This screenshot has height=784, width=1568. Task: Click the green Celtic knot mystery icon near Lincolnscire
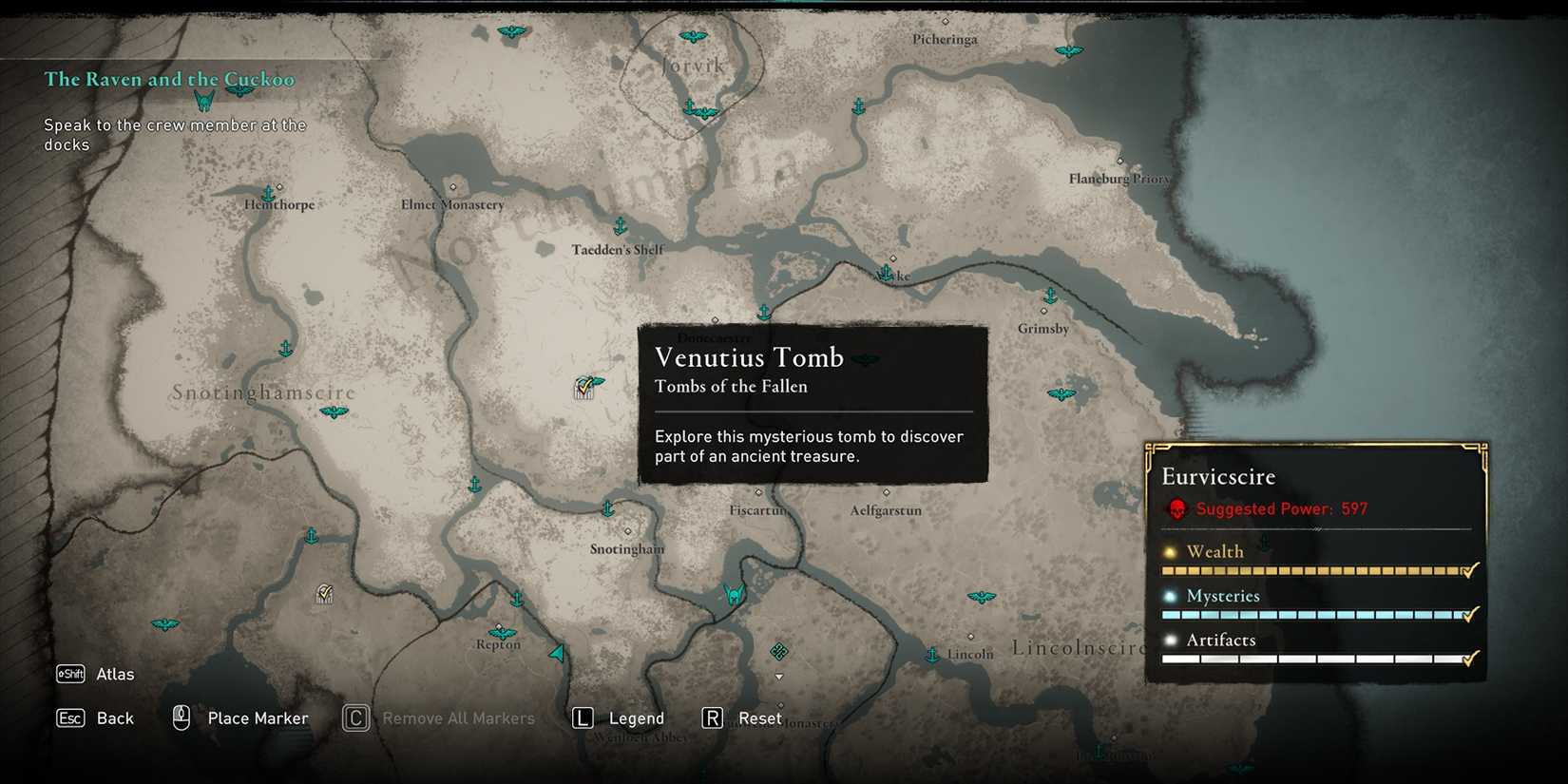coord(779,652)
